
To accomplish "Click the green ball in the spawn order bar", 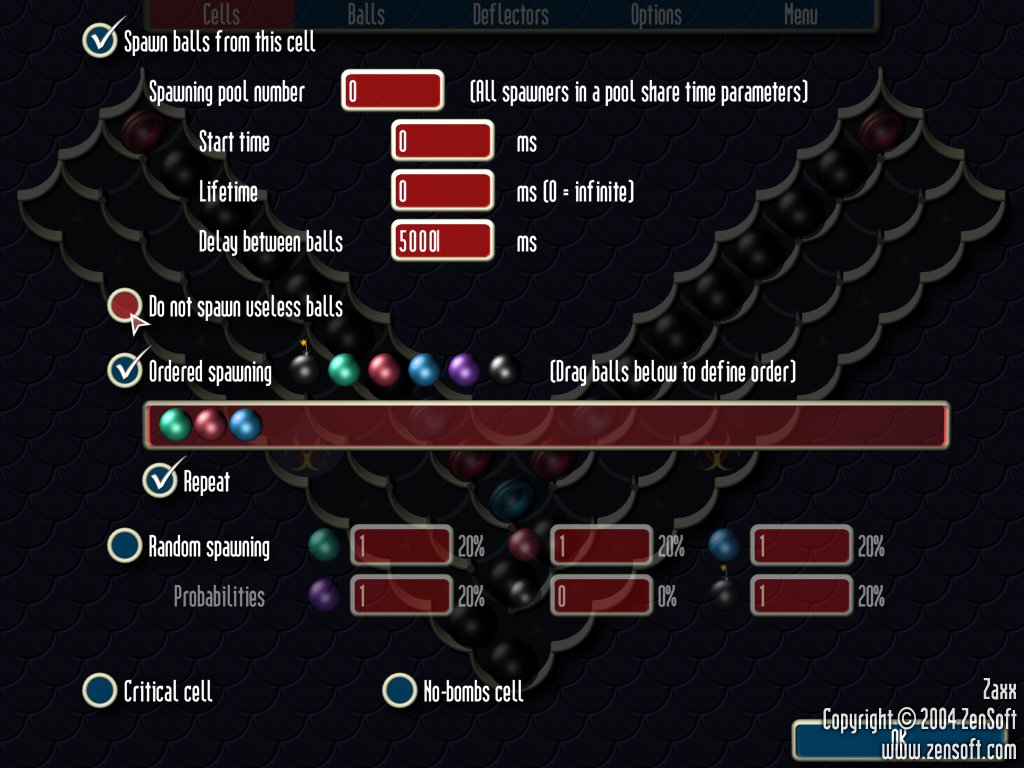I will (x=175, y=425).
